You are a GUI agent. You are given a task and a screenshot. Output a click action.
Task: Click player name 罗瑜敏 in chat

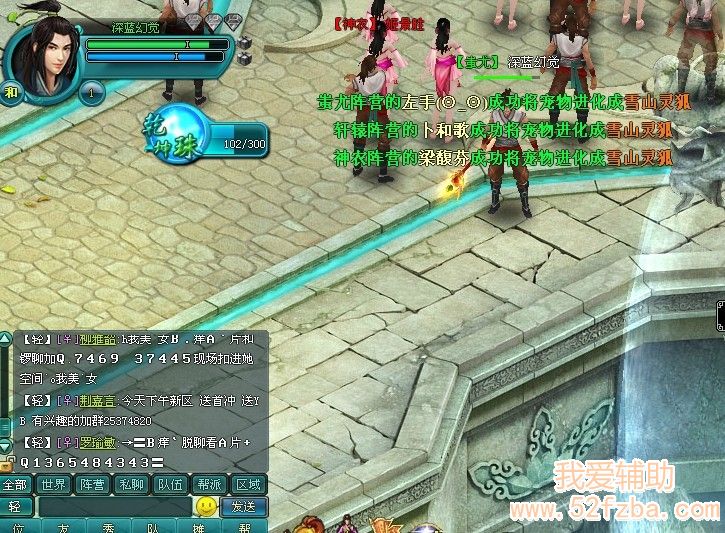point(100,441)
